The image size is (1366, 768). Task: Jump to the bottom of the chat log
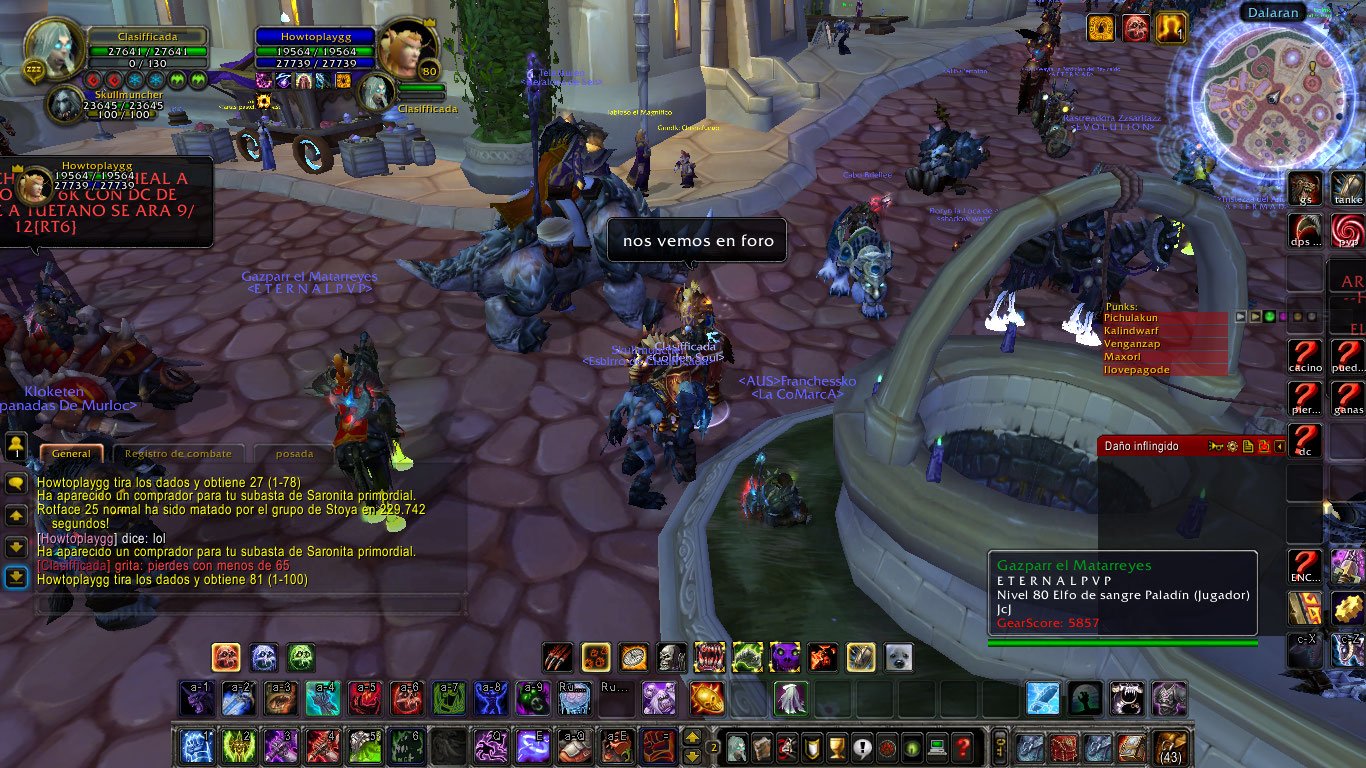16,578
